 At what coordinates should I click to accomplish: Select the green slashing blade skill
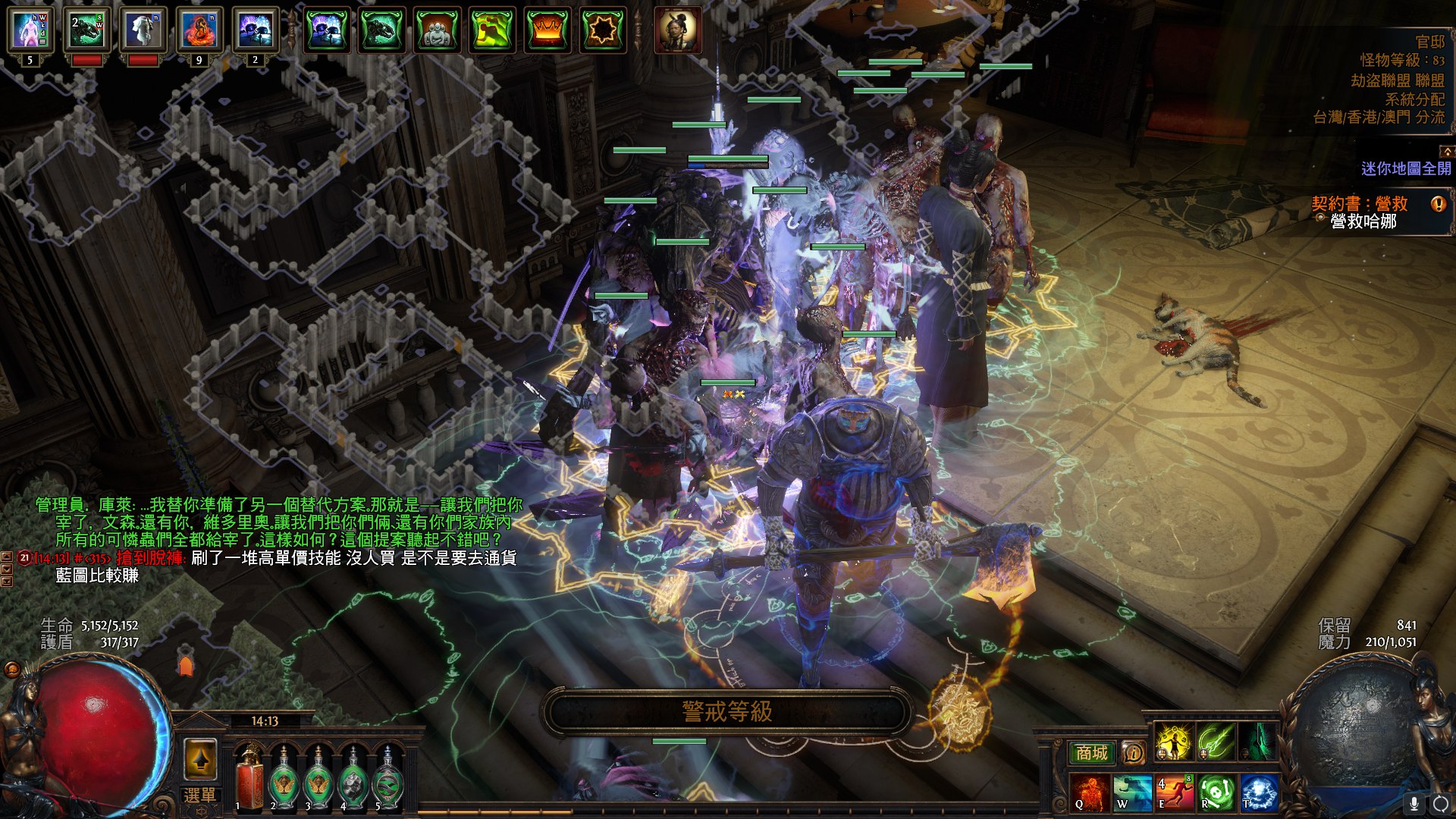click(x=1216, y=742)
